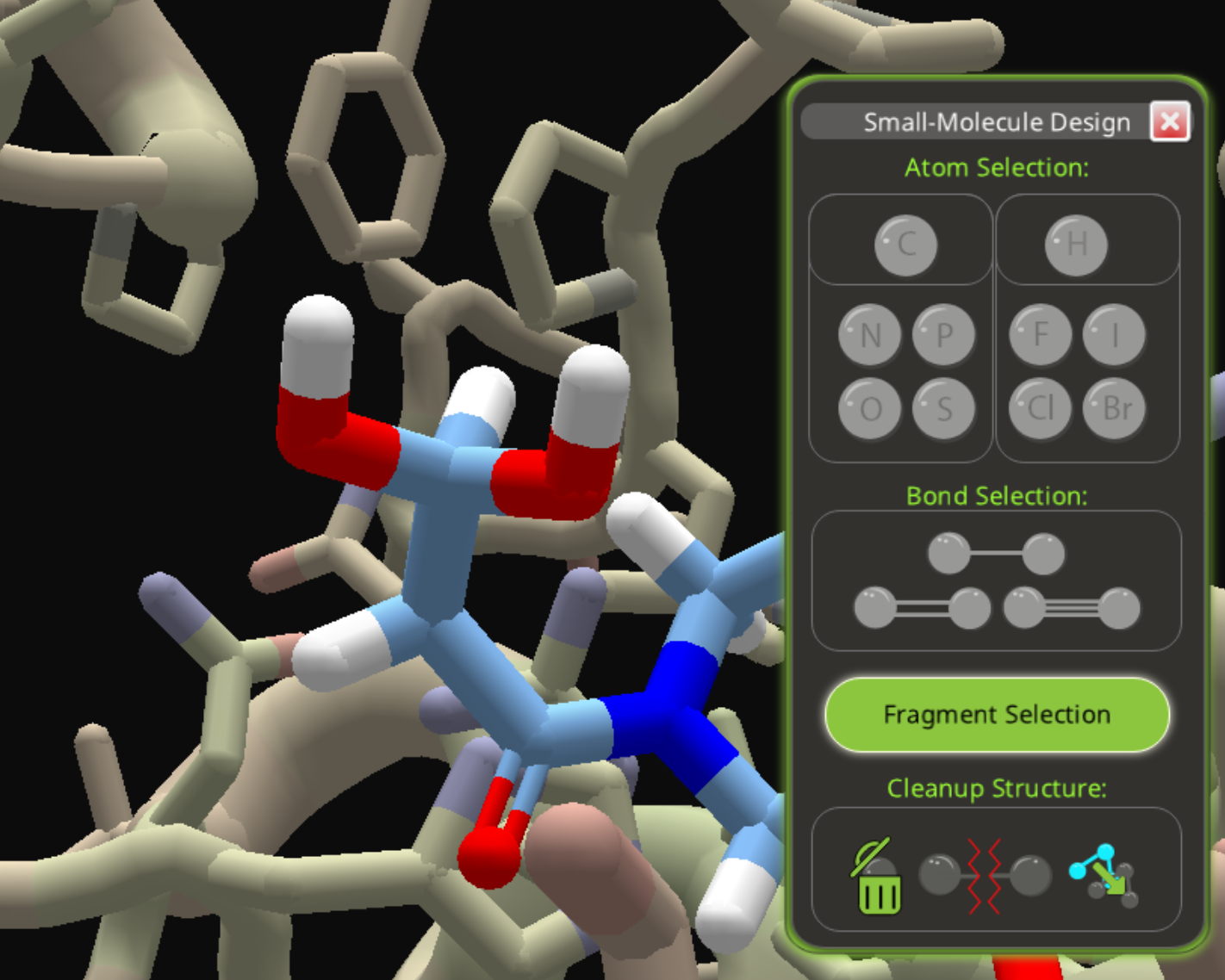Close the Small-Molecule Design panel

(x=1169, y=121)
